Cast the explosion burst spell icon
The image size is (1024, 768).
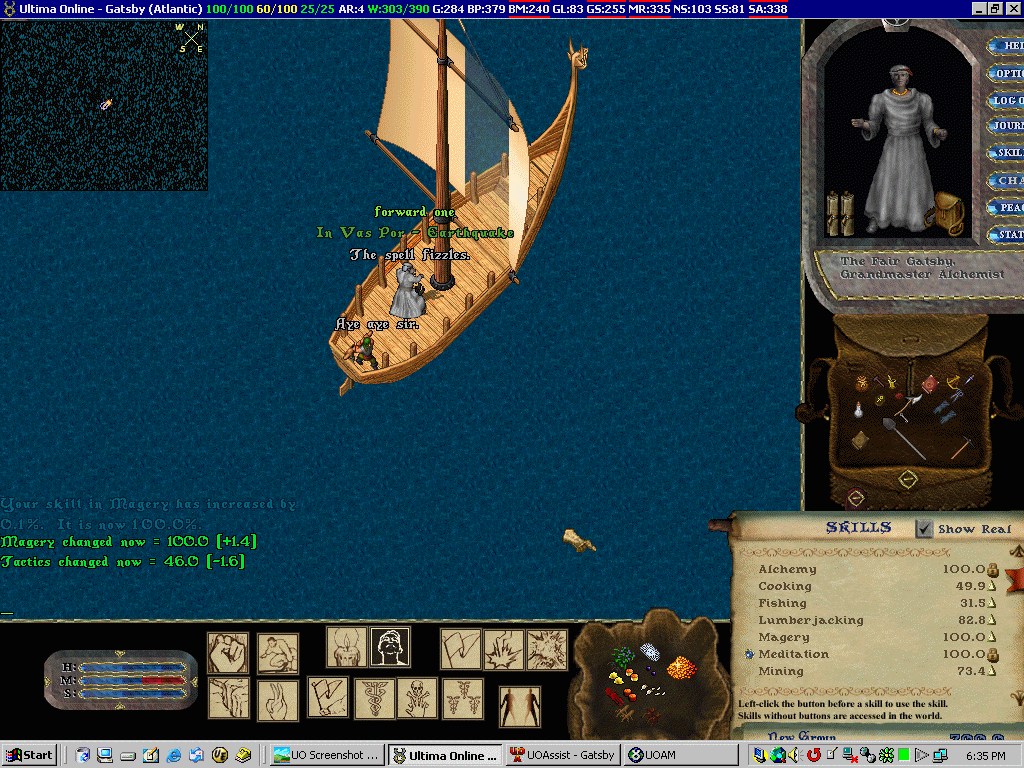pos(547,649)
